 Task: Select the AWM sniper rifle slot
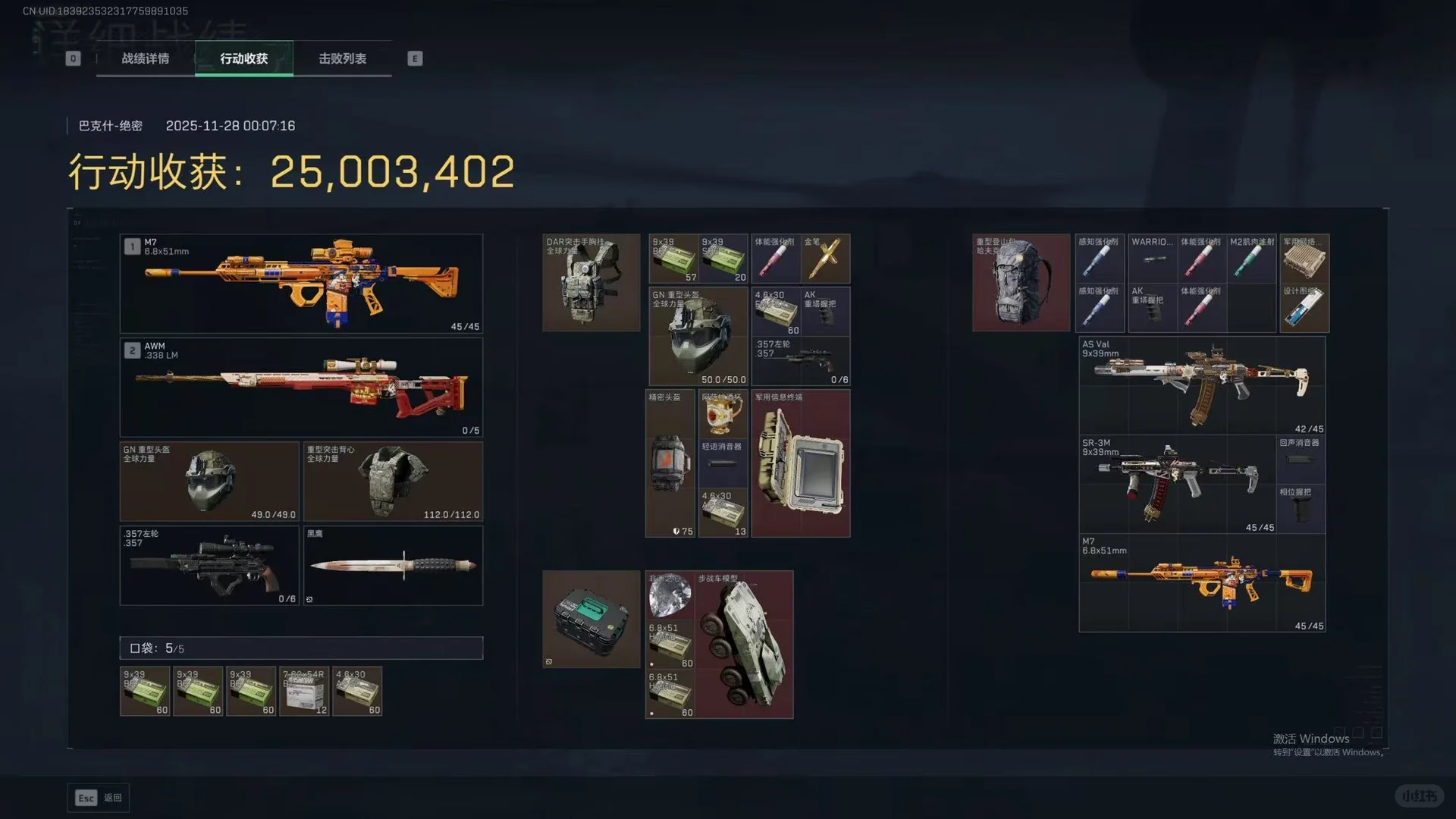(301, 388)
